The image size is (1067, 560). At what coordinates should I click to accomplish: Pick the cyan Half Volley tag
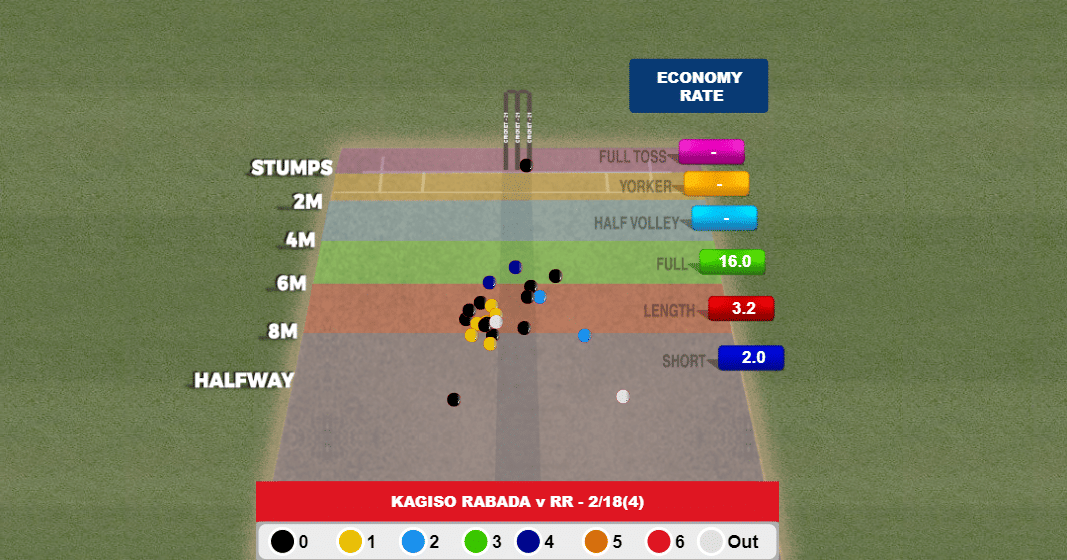(x=725, y=218)
